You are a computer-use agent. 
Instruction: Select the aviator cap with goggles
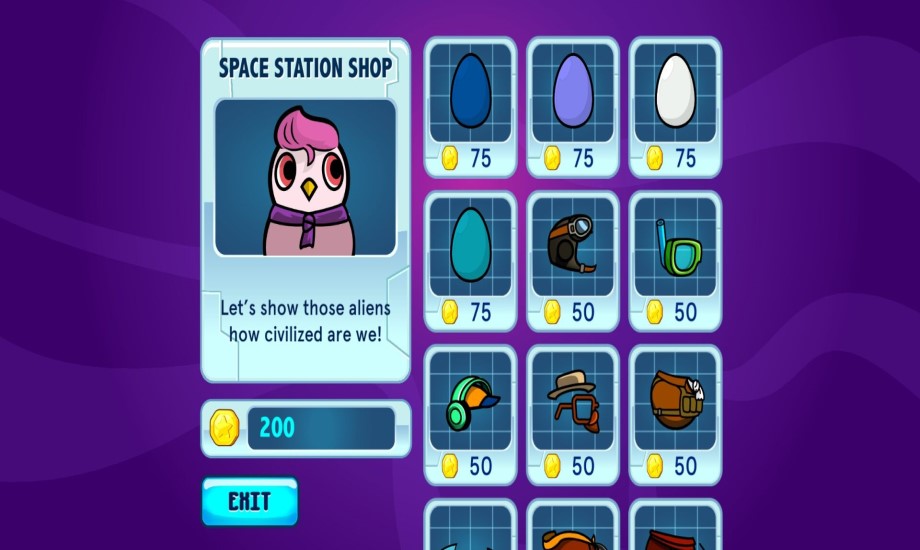pos(573,259)
